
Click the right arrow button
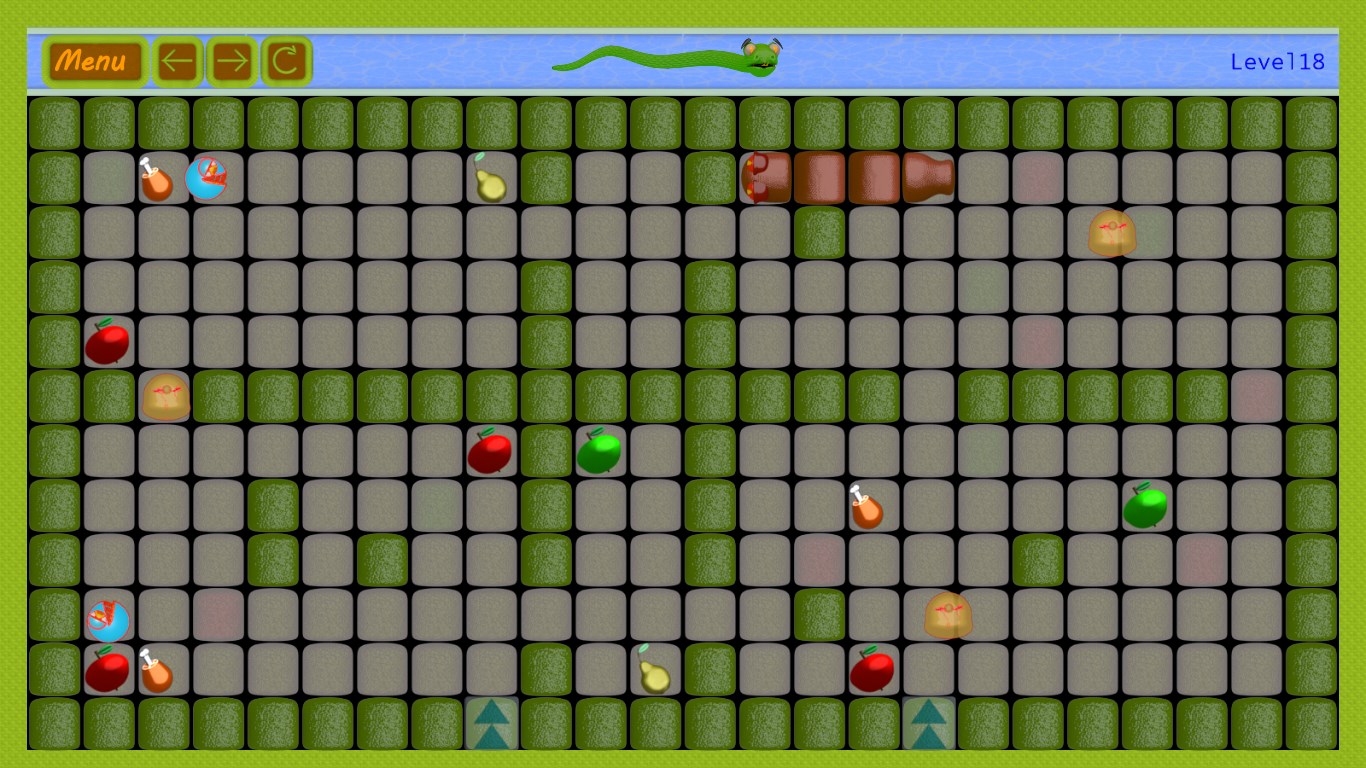232,62
